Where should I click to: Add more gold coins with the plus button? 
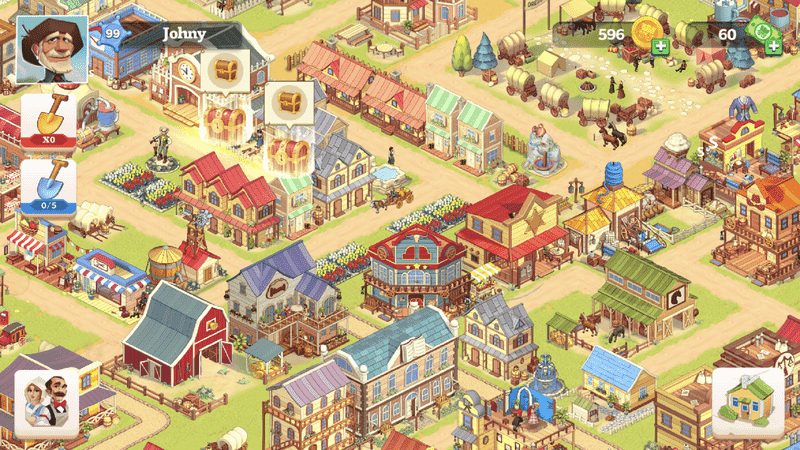[x=661, y=47]
